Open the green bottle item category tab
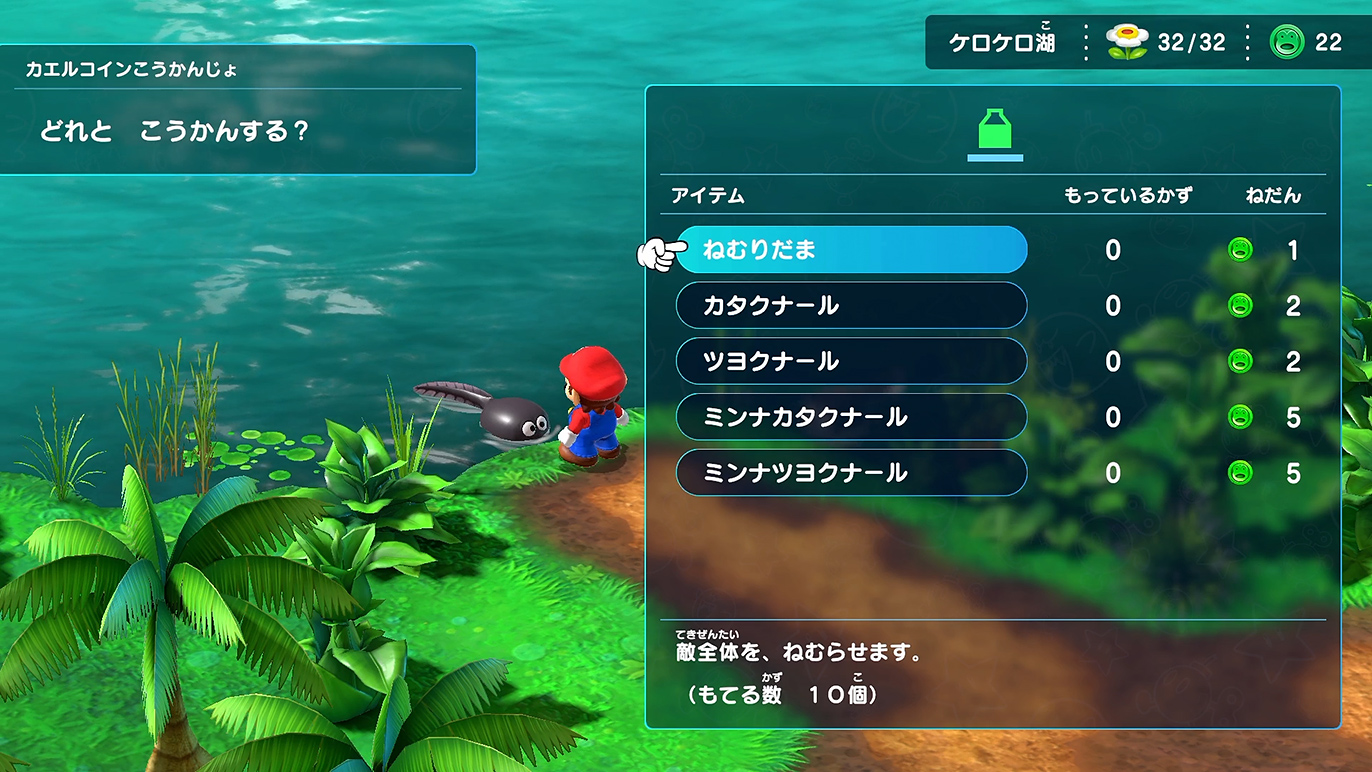 tap(994, 133)
